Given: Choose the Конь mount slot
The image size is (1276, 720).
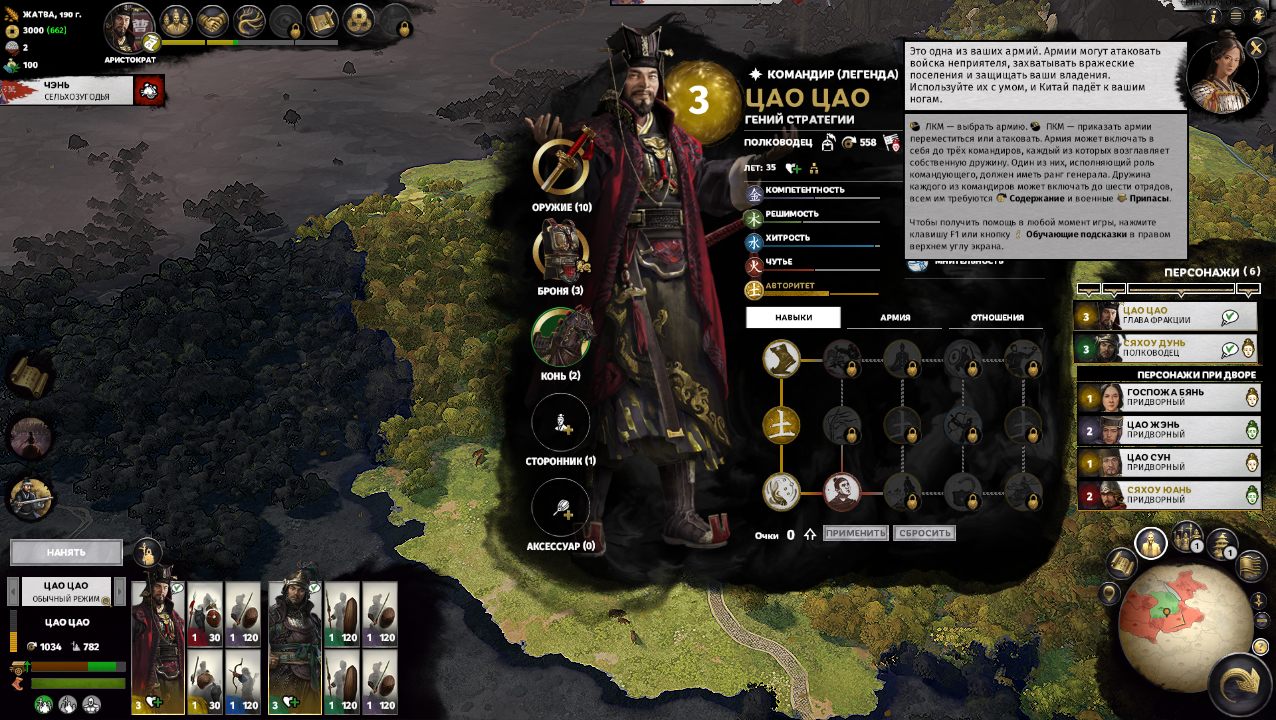Looking at the screenshot, I should [x=561, y=337].
